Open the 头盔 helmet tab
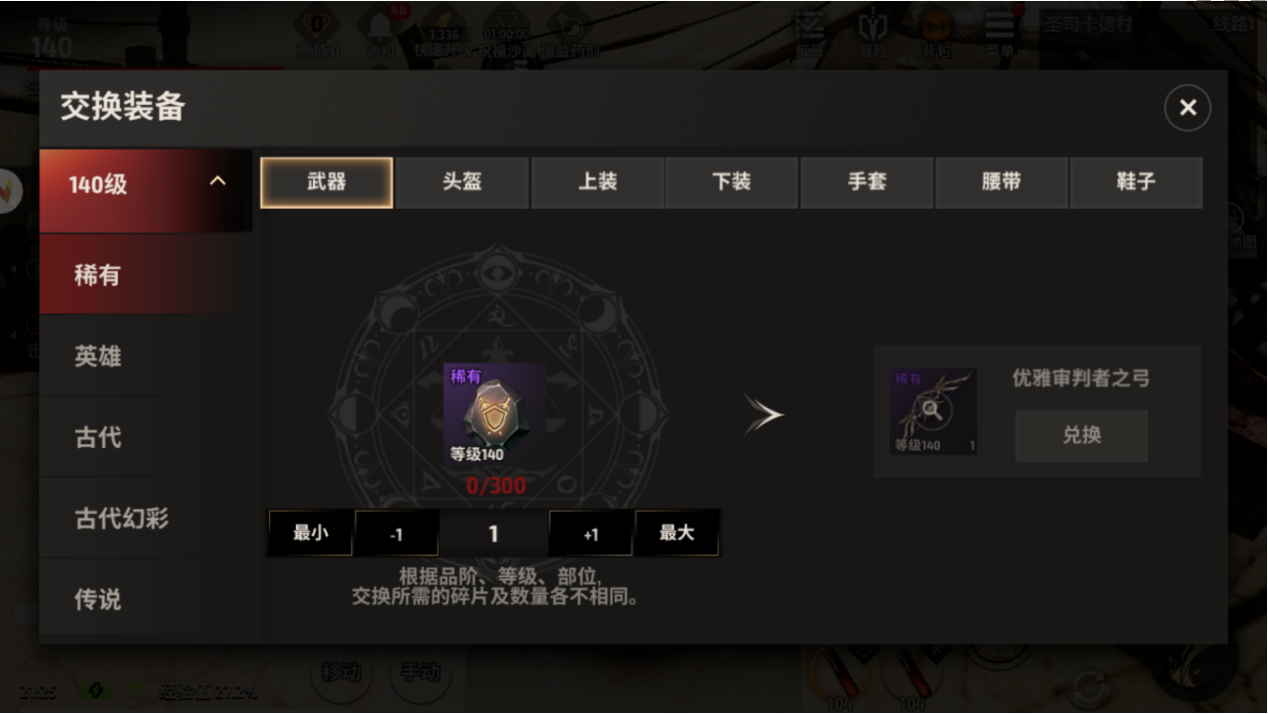This screenshot has height=714, width=1268. (x=462, y=182)
